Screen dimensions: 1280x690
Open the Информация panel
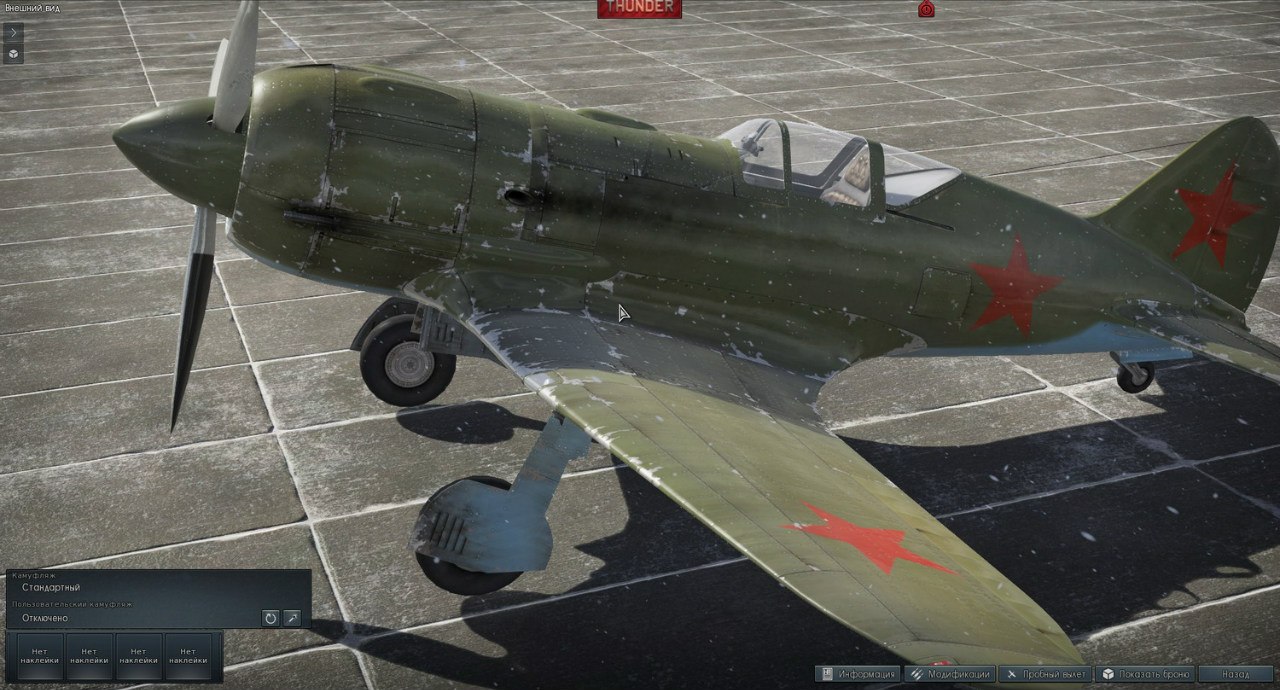(x=858, y=674)
